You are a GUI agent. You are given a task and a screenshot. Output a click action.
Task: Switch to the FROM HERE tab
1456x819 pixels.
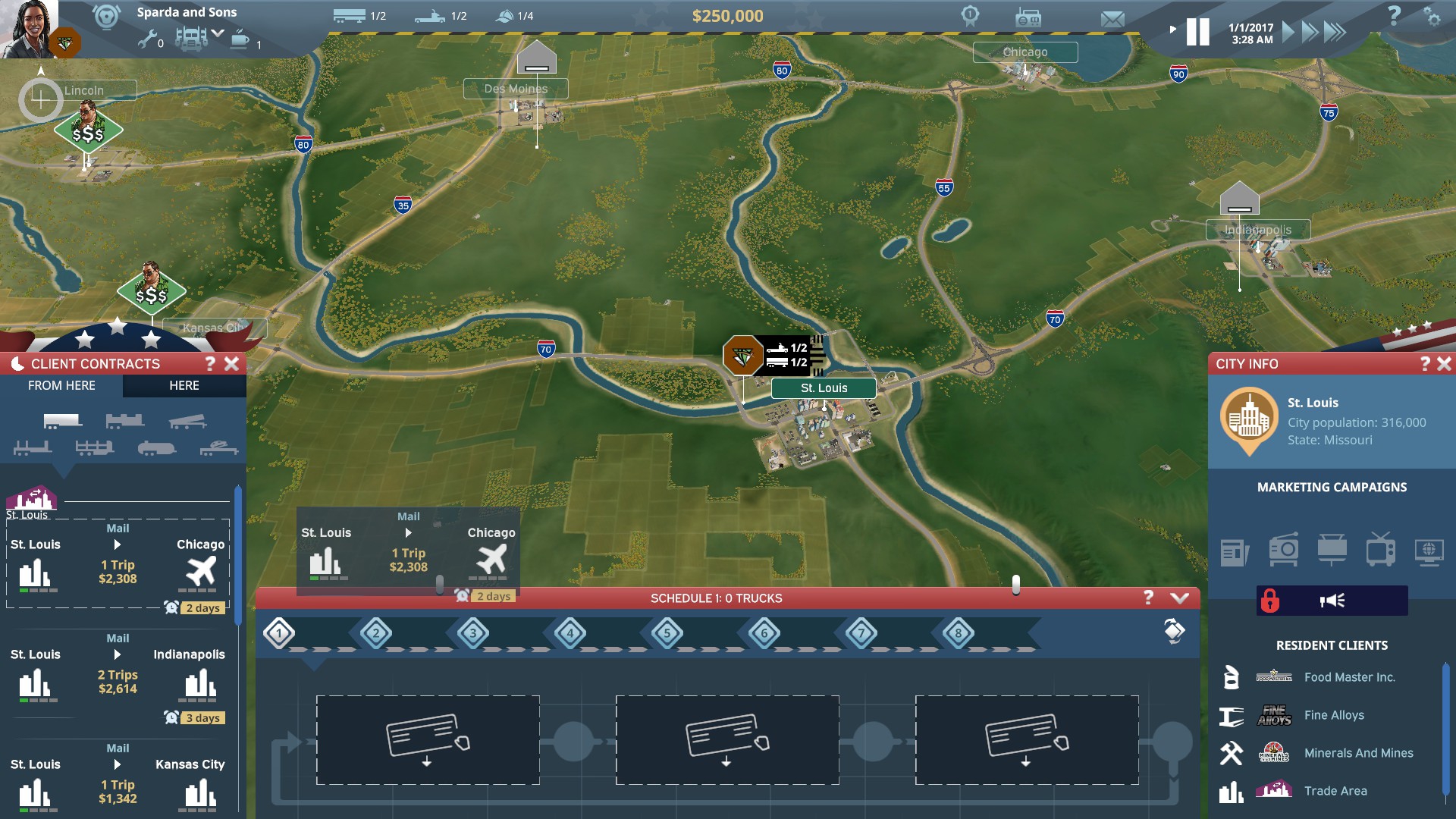click(x=61, y=386)
